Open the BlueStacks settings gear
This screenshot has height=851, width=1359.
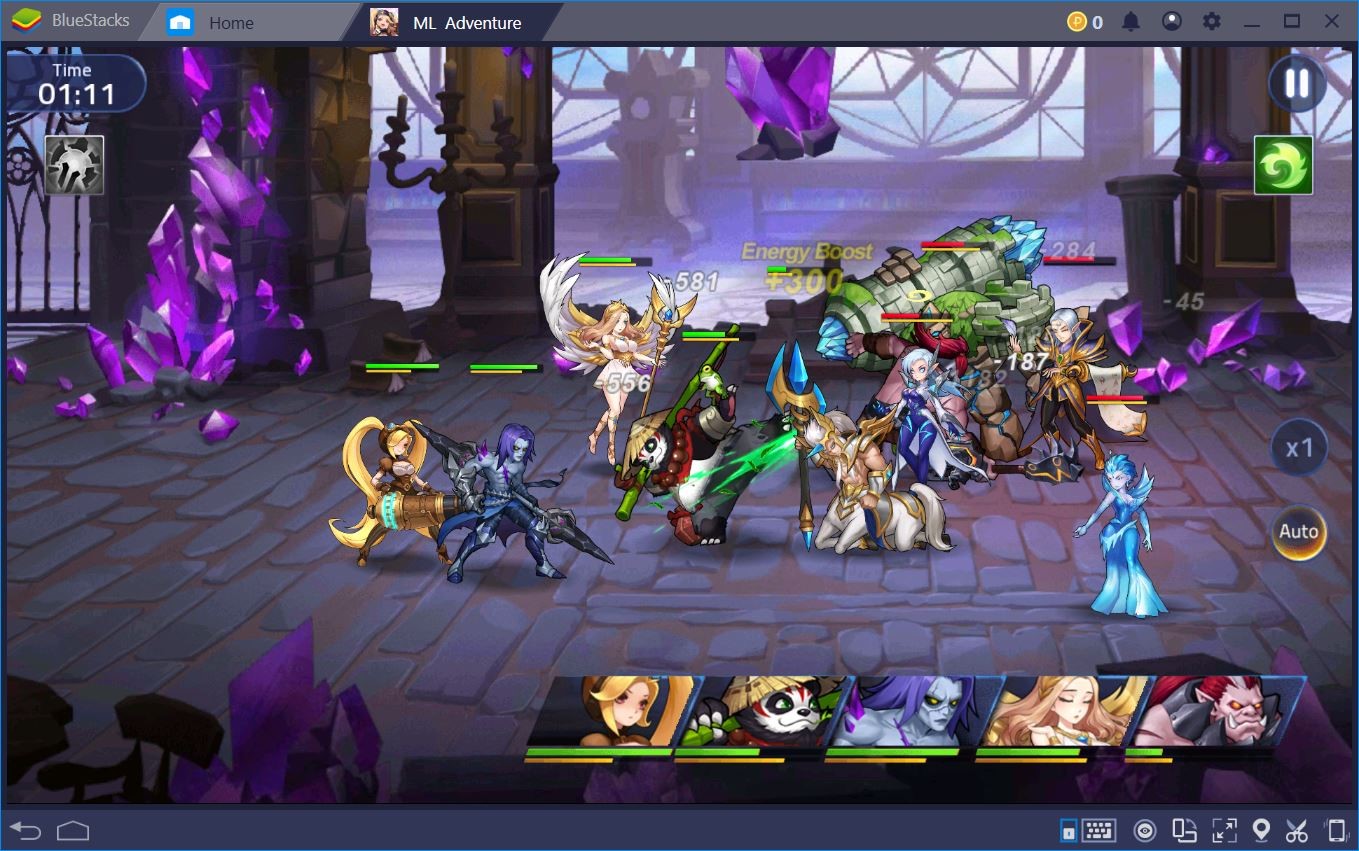1212,20
